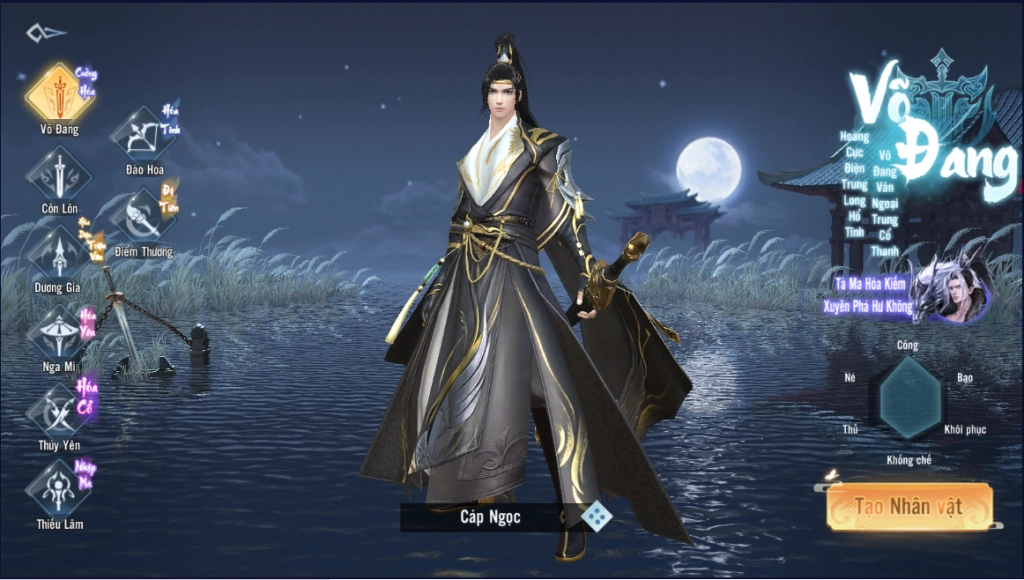
Task: Go back using the top-left arrow
Action: [46, 33]
